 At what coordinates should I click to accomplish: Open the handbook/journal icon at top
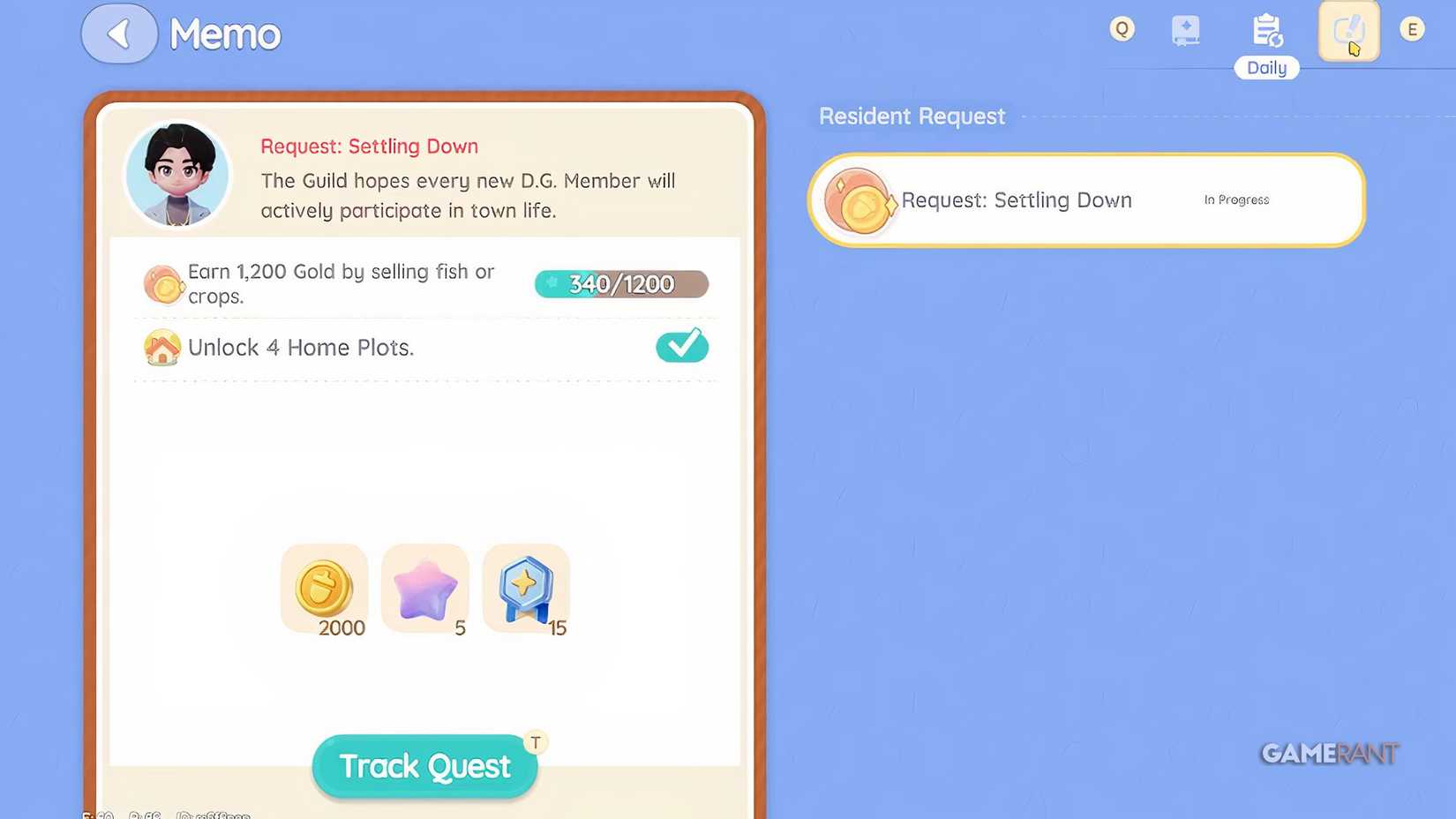coord(1186,28)
